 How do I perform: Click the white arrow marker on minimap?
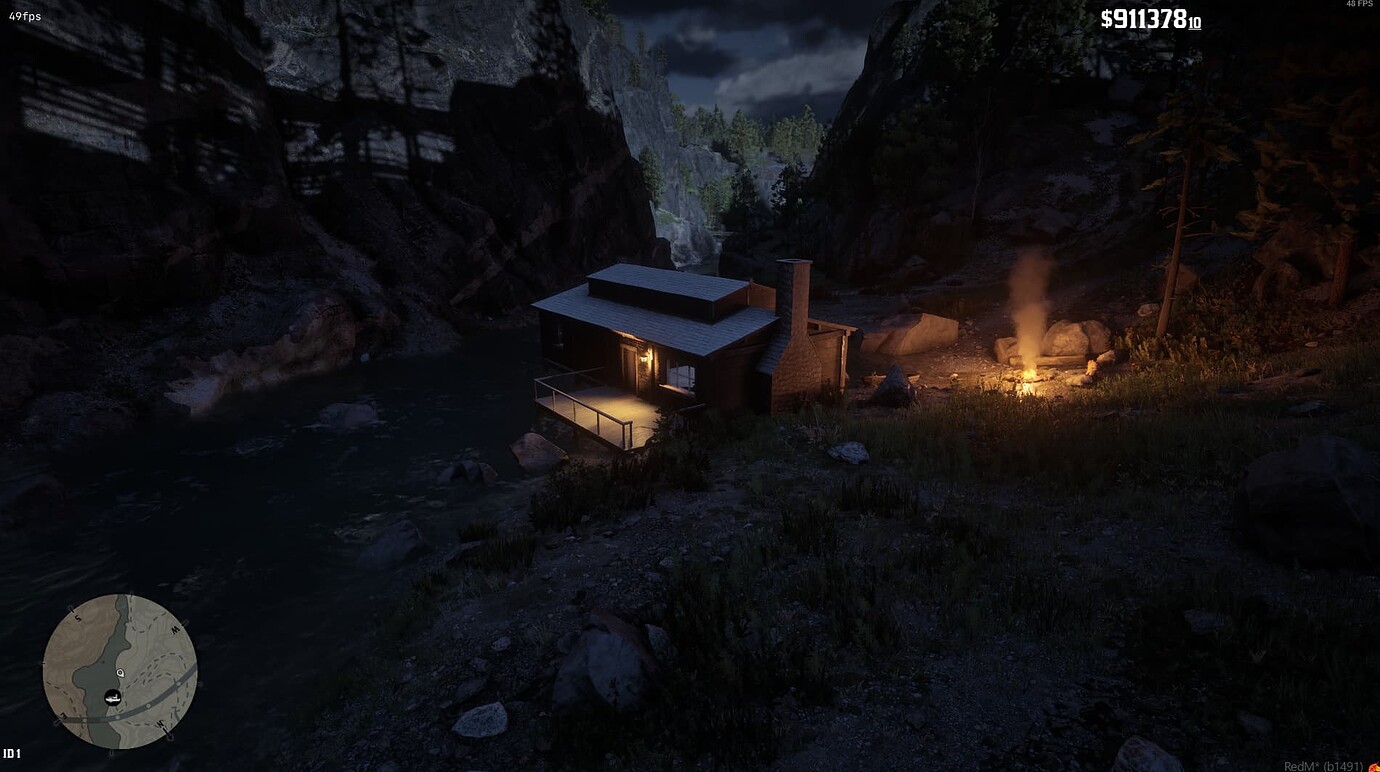point(120,673)
